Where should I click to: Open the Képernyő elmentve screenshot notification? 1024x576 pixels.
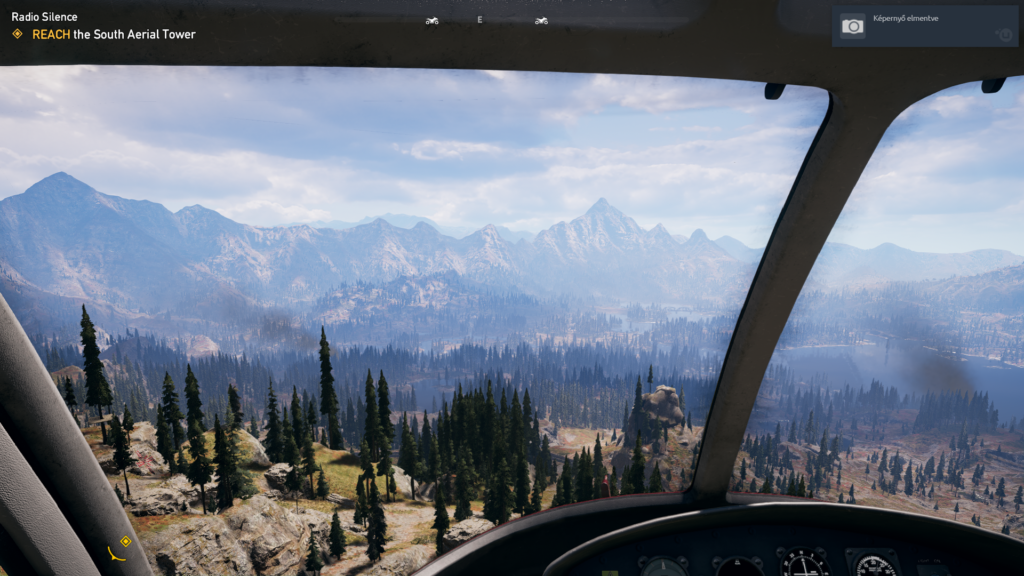click(x=925, y=26)
